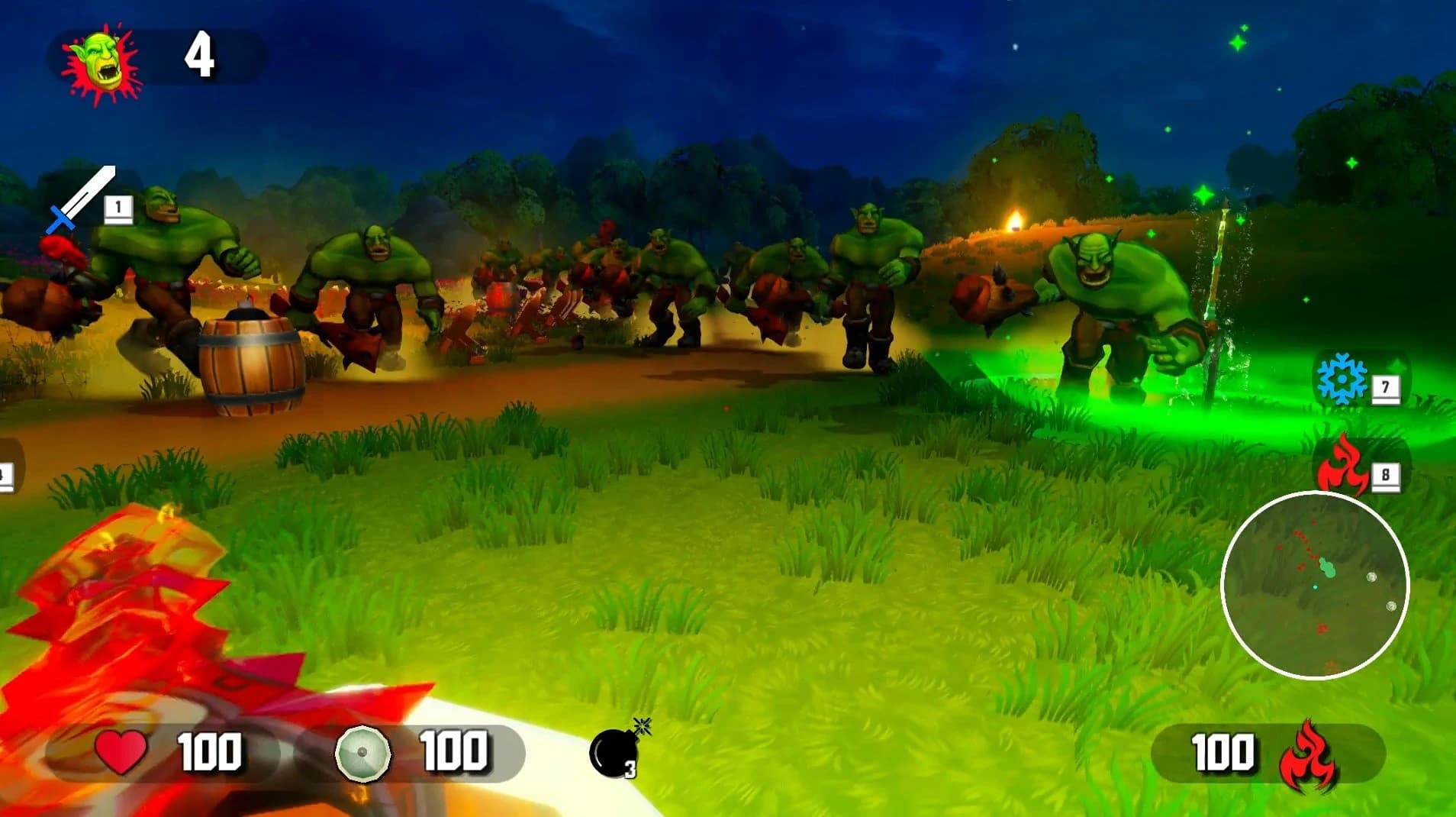Click the kill count number 4
This screenshot has height=817, width=1456.
pyautogui.click(x=202, y=55)
